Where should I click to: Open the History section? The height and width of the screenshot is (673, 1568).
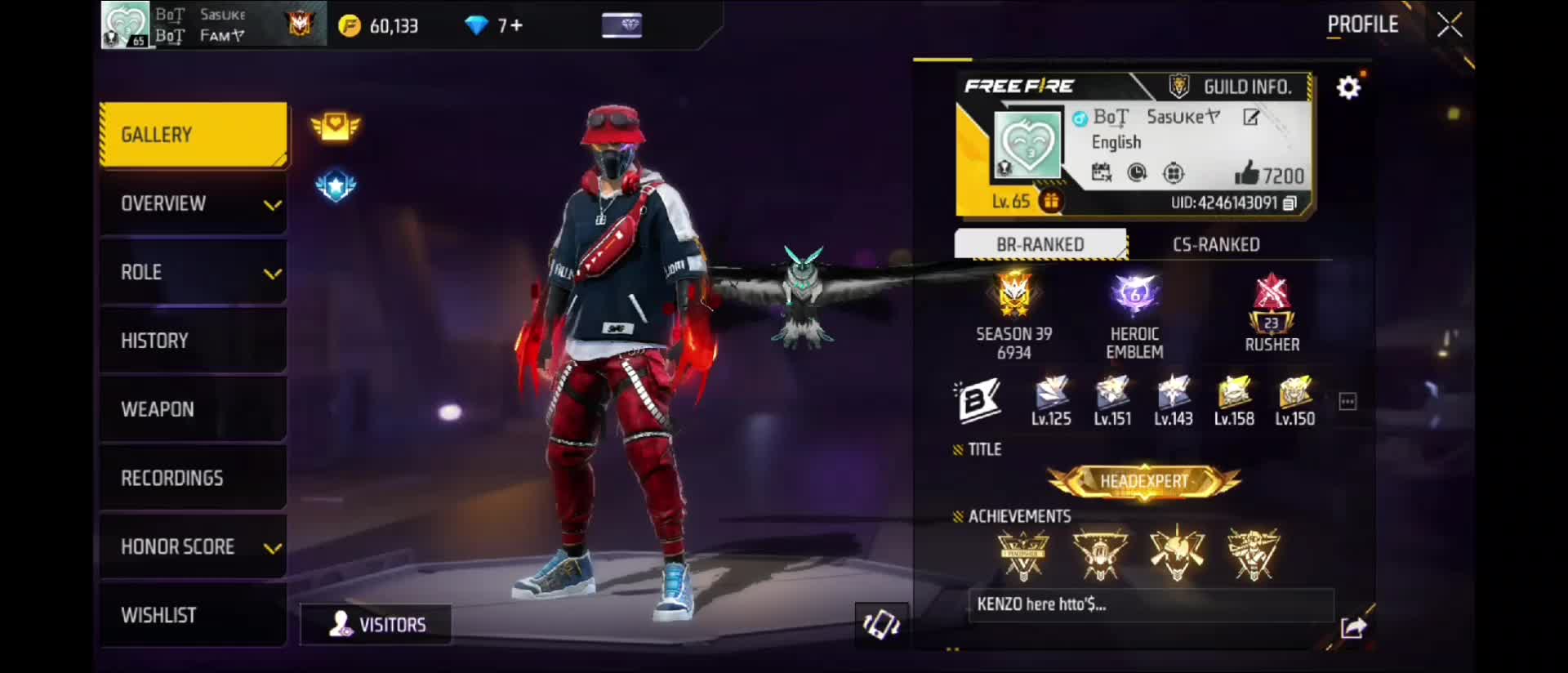(193, 341)
